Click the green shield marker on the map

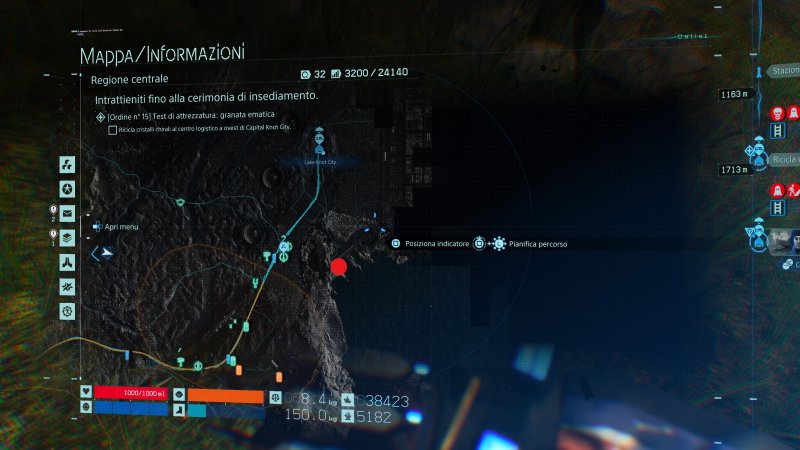tap(180, 203)
